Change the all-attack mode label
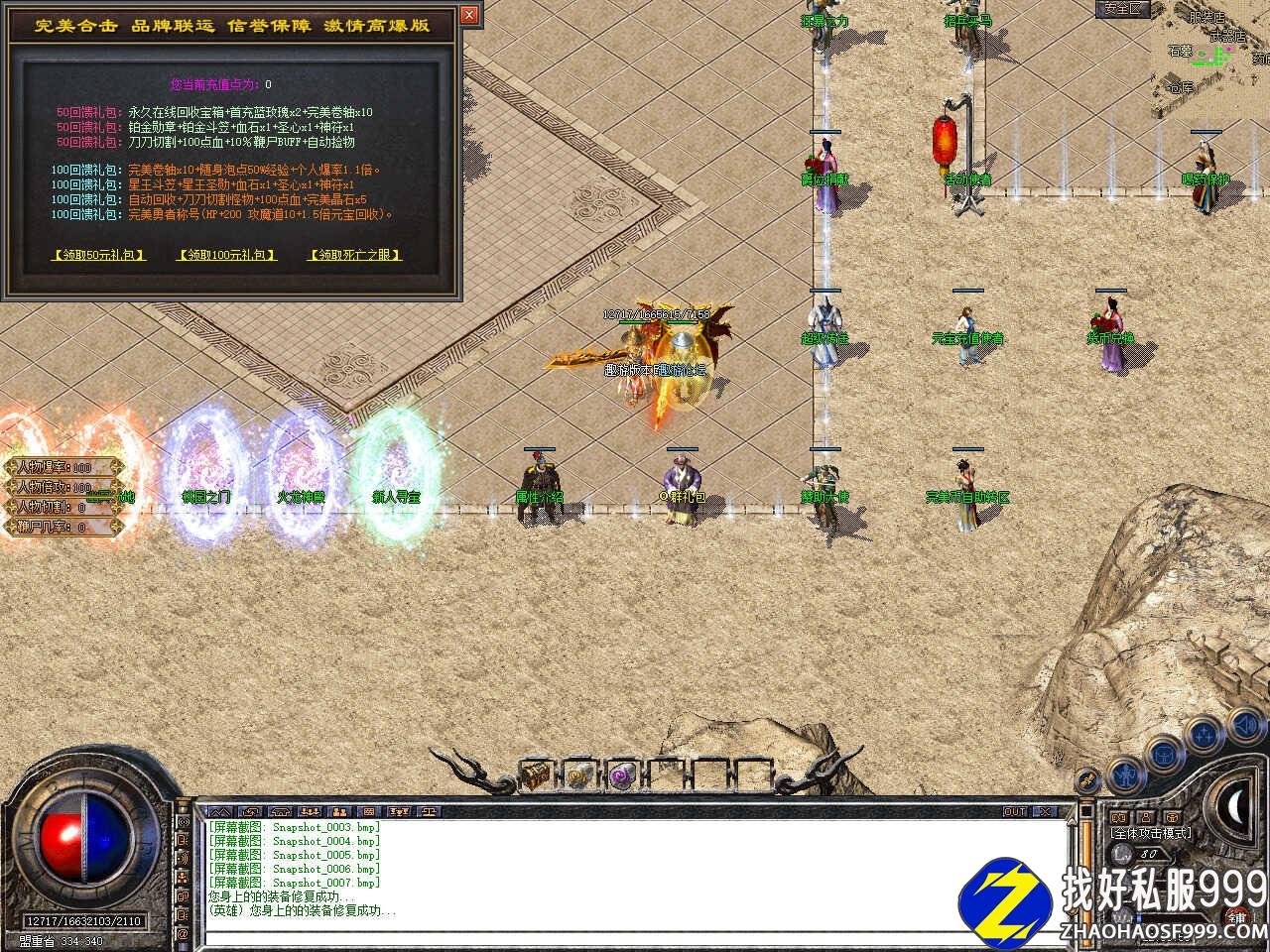Image resolution: width=1270 pixels, height=952 pixels. 1151,833
